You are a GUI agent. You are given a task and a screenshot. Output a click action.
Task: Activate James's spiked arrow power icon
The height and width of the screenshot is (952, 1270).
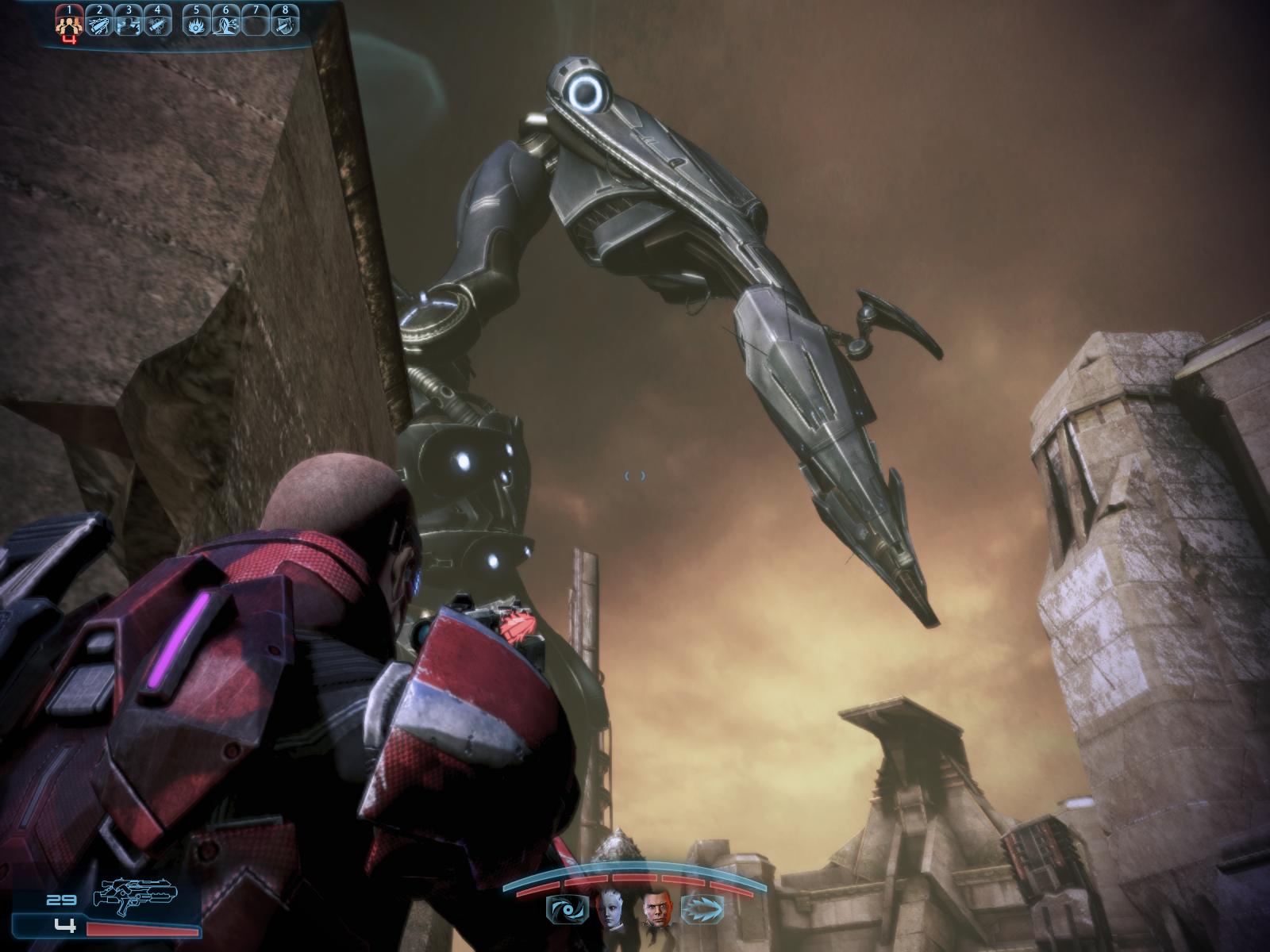click(702, 909)
